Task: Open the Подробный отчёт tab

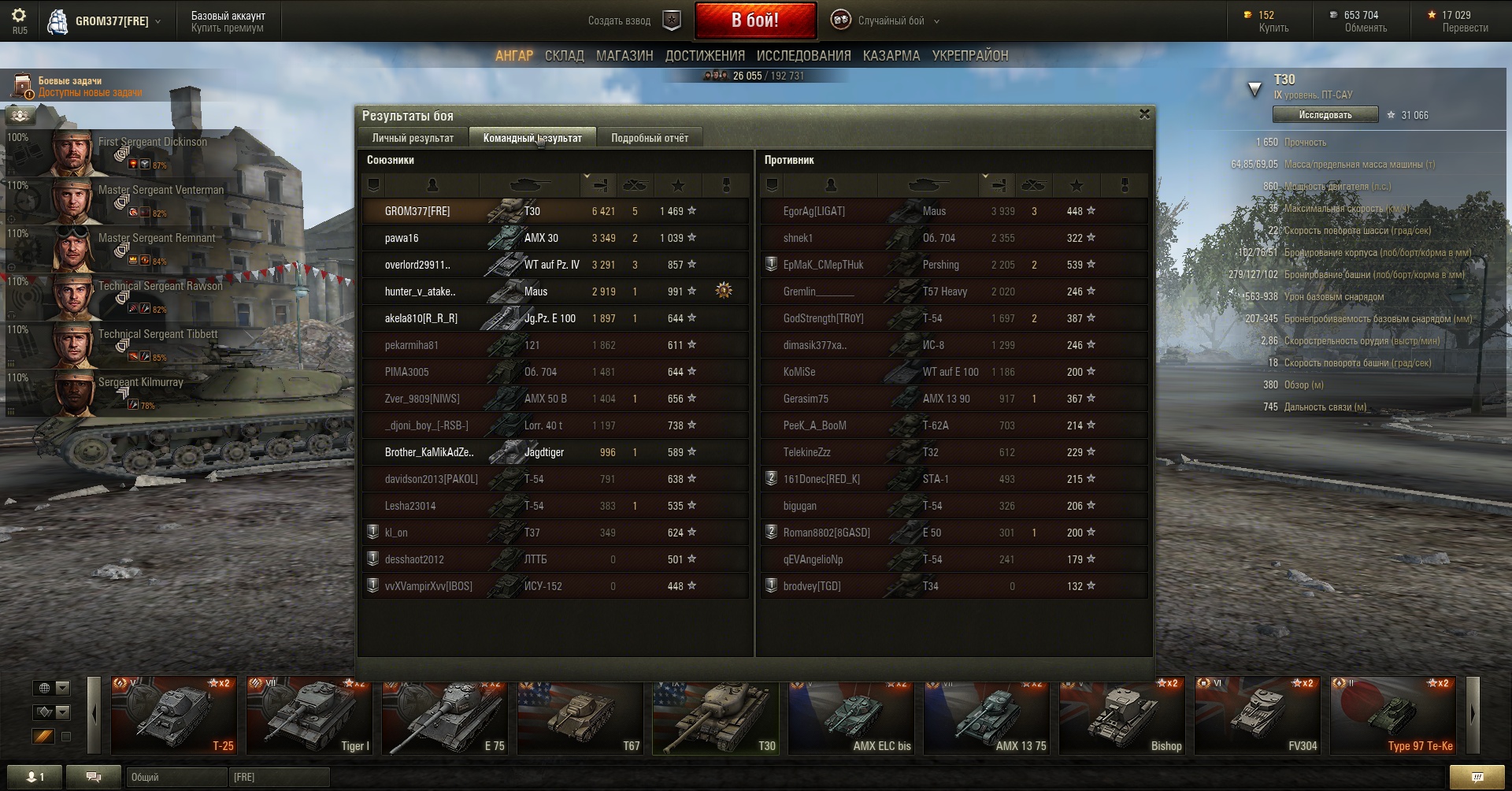Action: [x=649, y=138]
